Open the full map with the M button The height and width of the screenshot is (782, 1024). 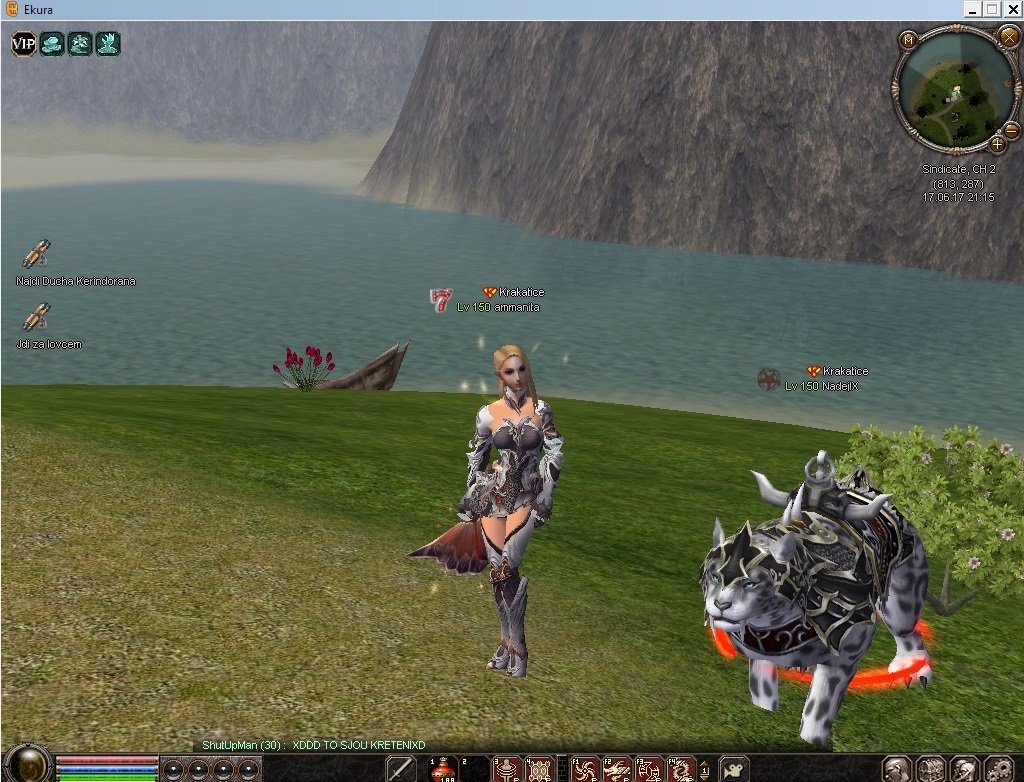[908, 40]
